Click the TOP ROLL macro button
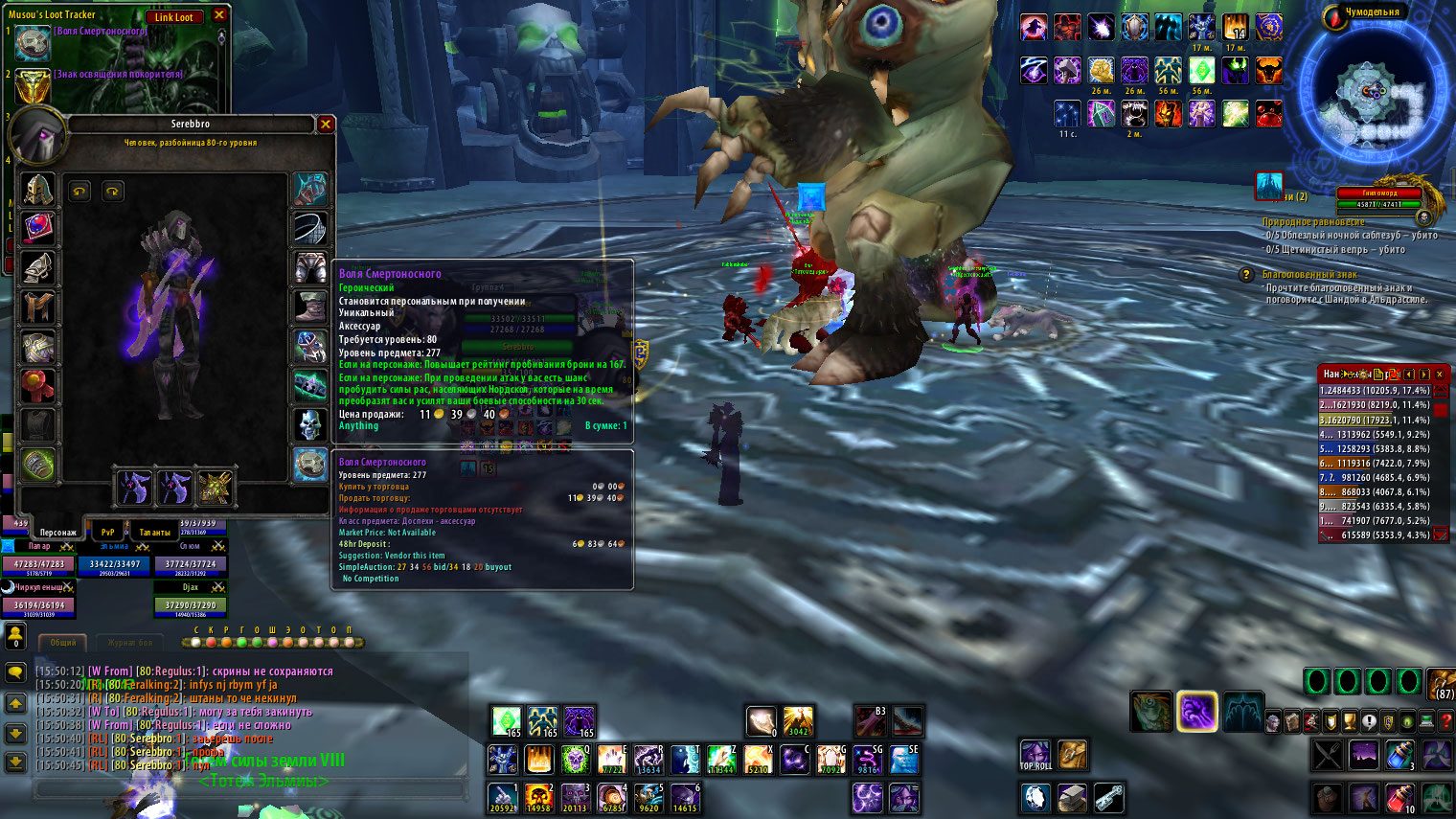1456x819 pixels. (x=1035, y=756)
